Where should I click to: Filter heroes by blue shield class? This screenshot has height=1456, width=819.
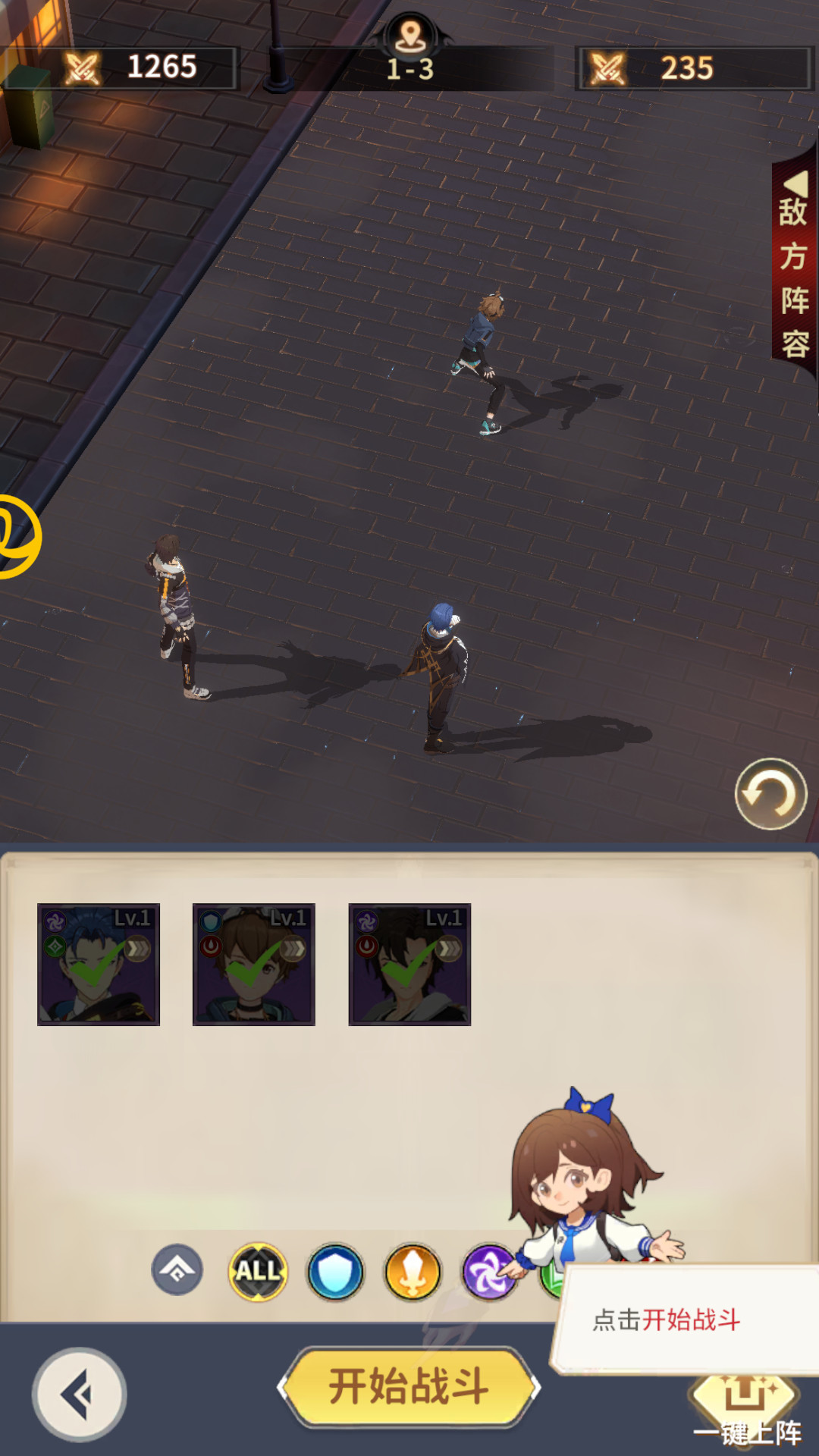pos(335,1272)
